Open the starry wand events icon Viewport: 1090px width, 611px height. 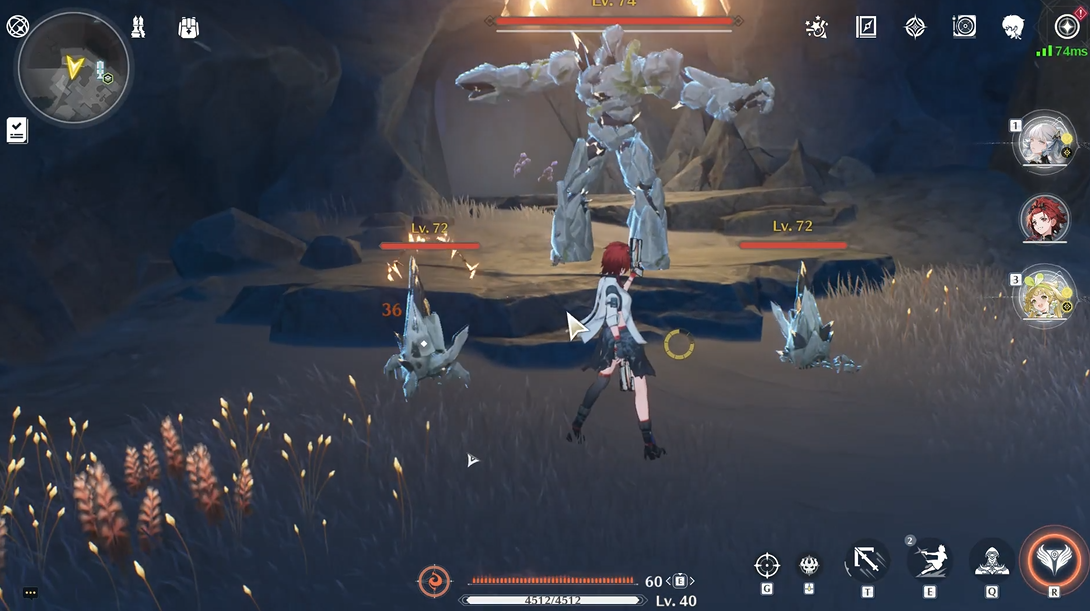point(816,28)
